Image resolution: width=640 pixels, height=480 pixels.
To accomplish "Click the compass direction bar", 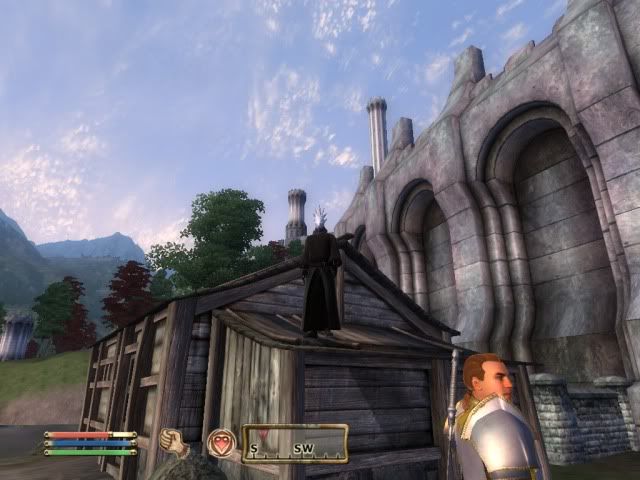I will point(294,443).
